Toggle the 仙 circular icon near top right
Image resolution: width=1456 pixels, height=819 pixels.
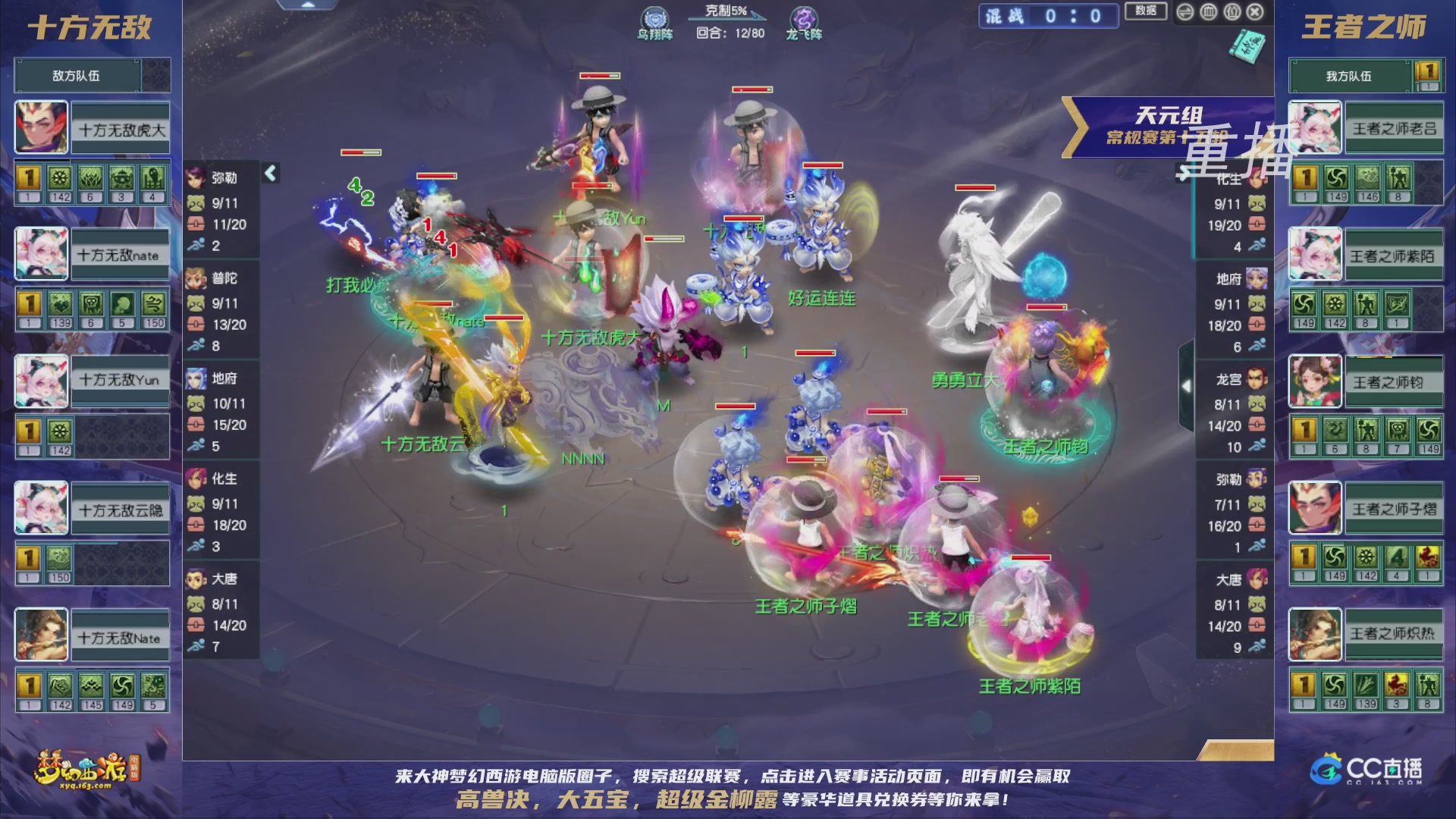tap(1232, 12)
